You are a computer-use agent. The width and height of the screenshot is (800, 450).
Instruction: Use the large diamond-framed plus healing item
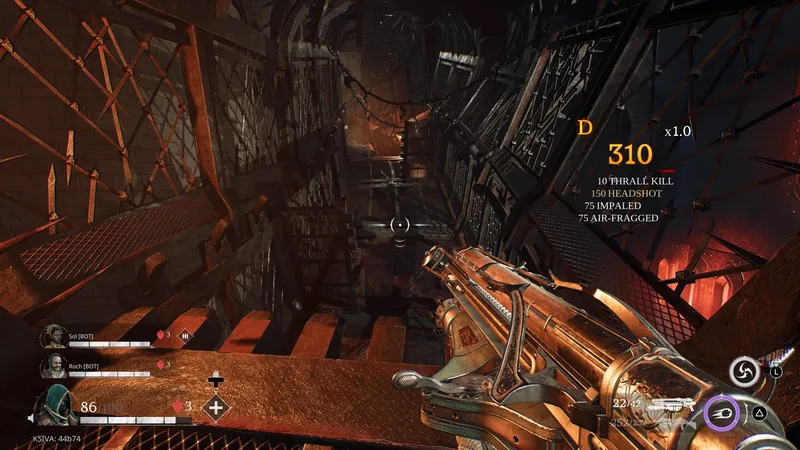216,406
